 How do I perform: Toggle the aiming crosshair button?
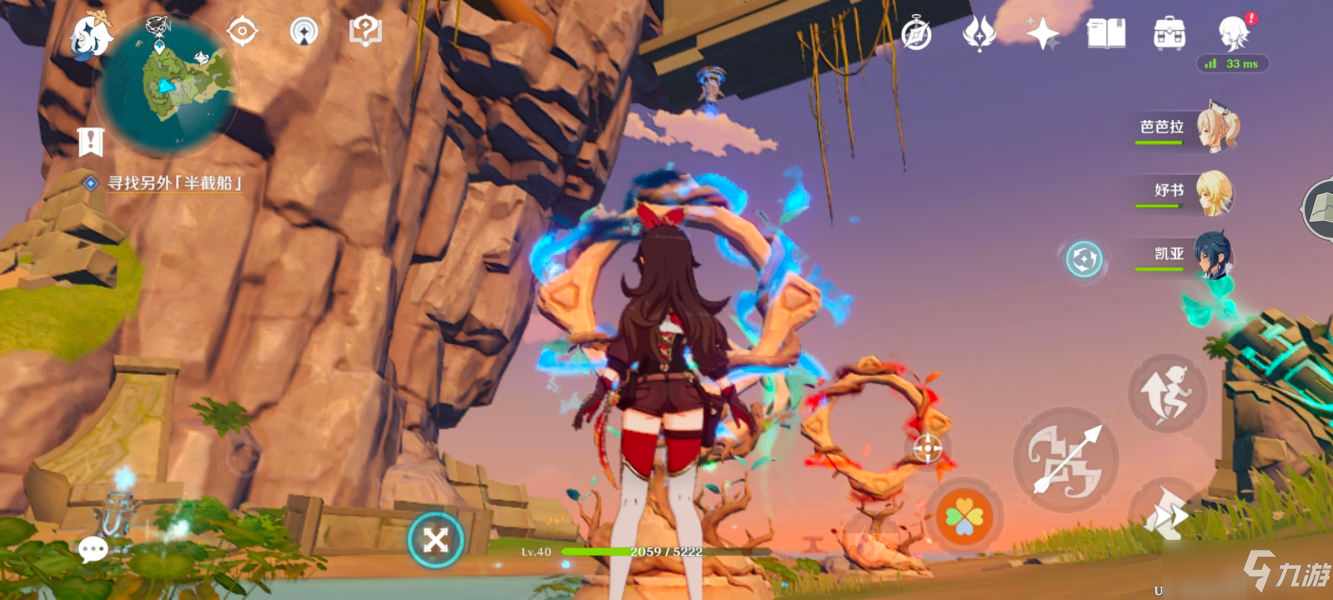928,448
